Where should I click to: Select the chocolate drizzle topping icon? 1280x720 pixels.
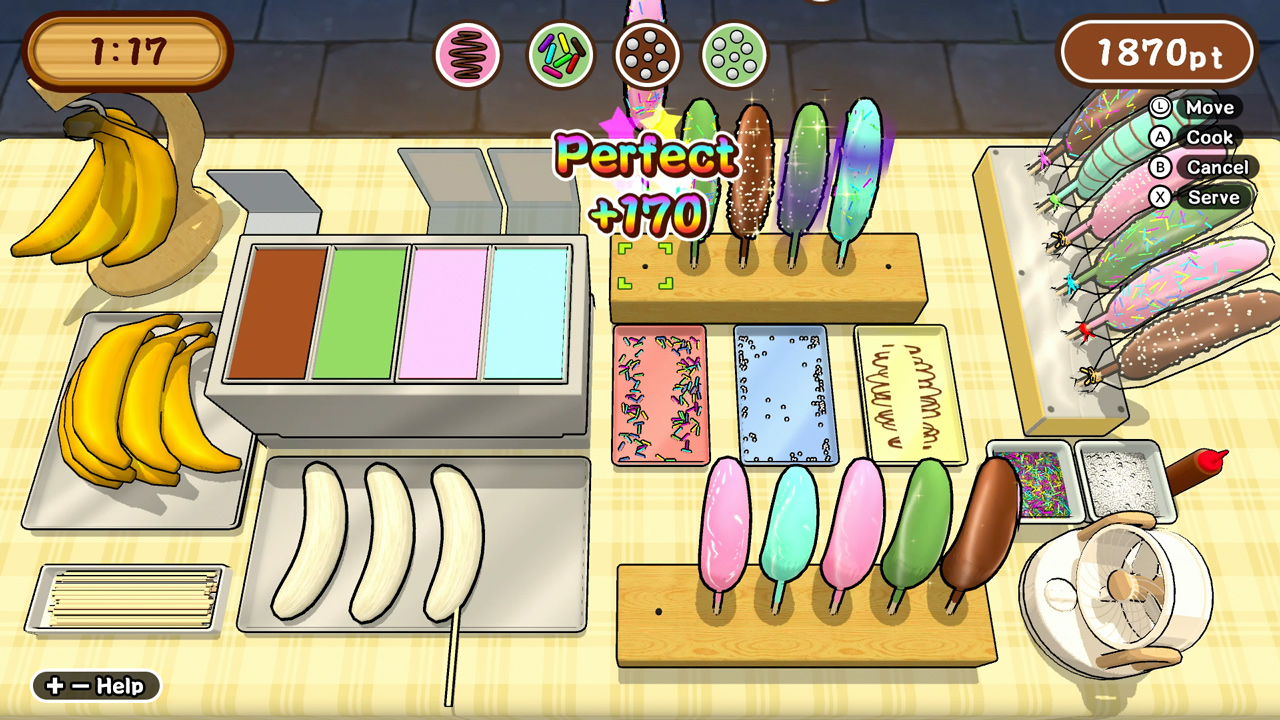pos(468,55)
